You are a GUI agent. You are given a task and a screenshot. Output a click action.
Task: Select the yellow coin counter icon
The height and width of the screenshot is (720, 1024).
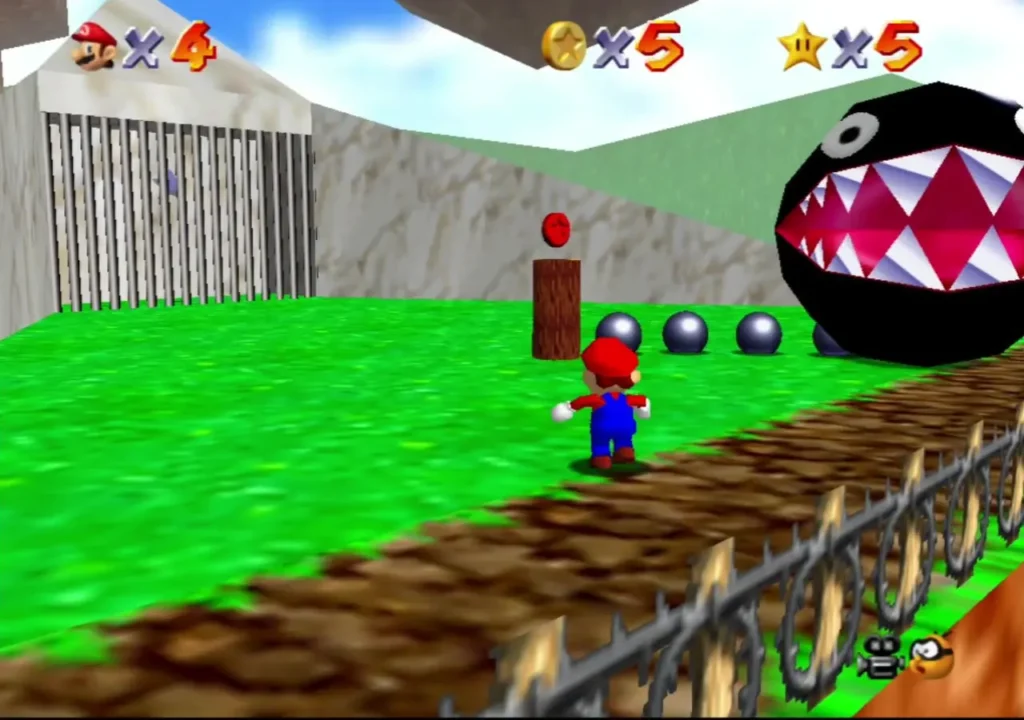tap(564, 46)
